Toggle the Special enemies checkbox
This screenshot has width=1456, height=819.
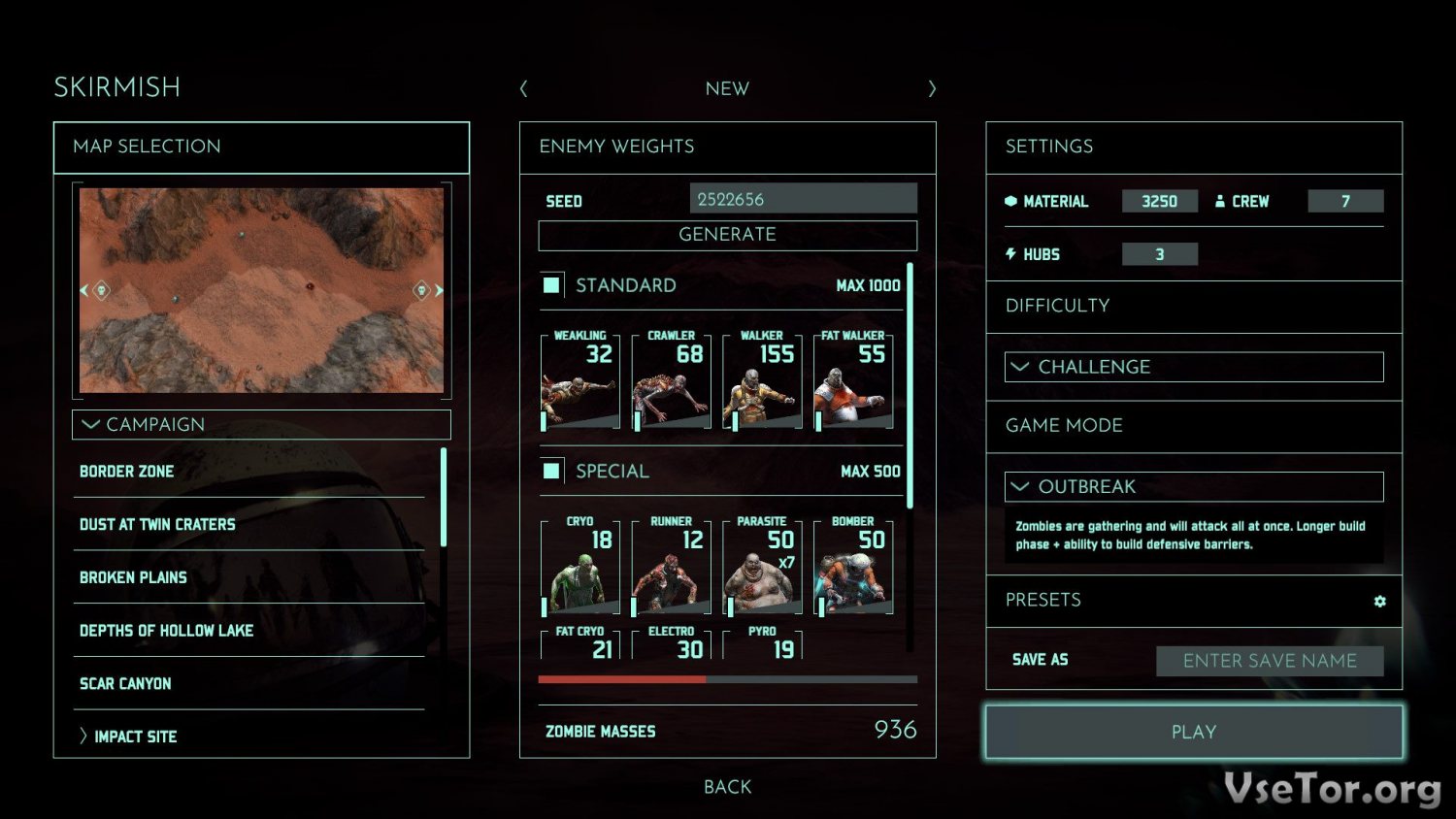point(551,471)
